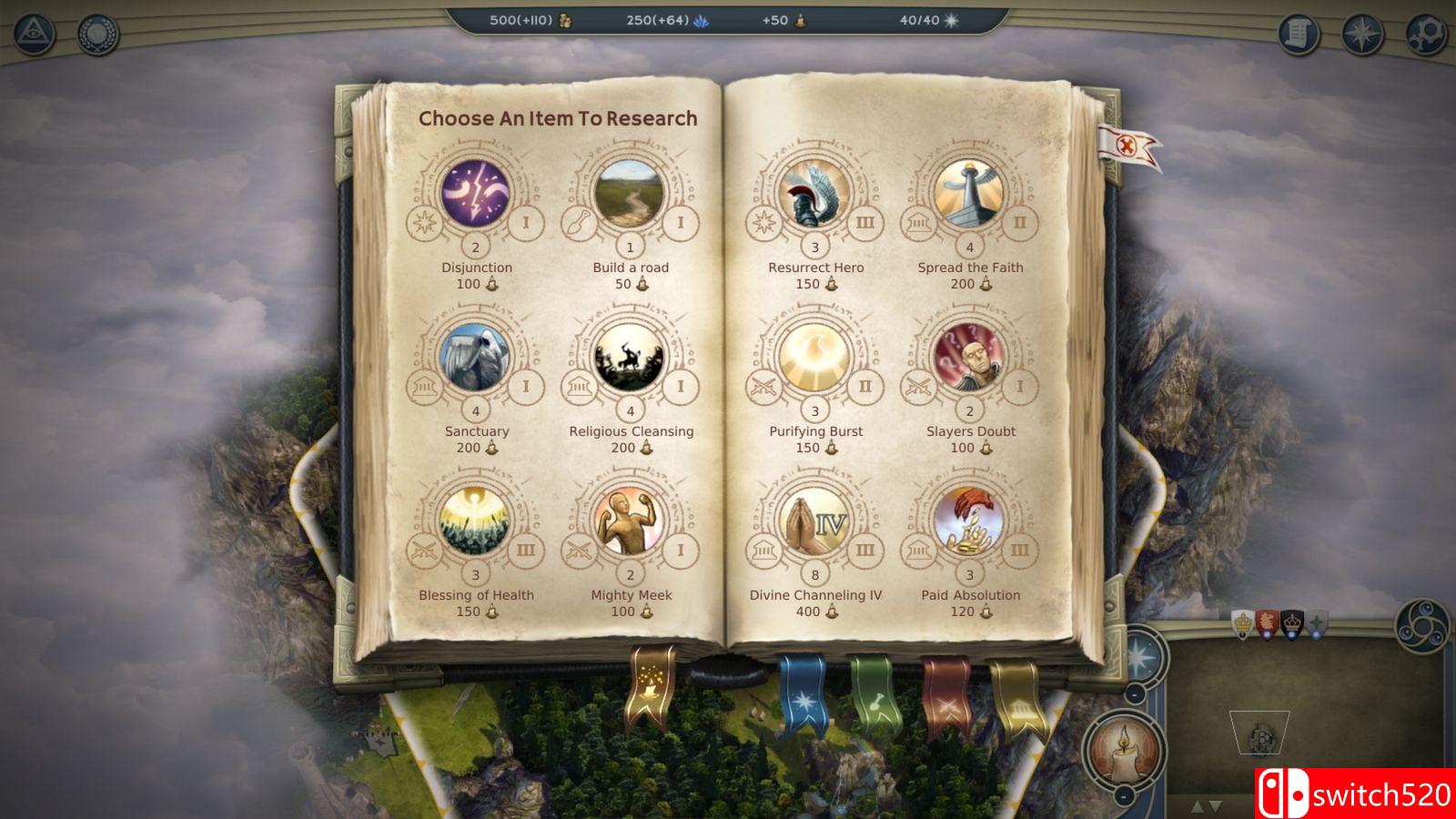Click the down arrow below the minimap
Image resolution: width=1456 pixels, height=819 pixels.
(x=1215, y=807)
